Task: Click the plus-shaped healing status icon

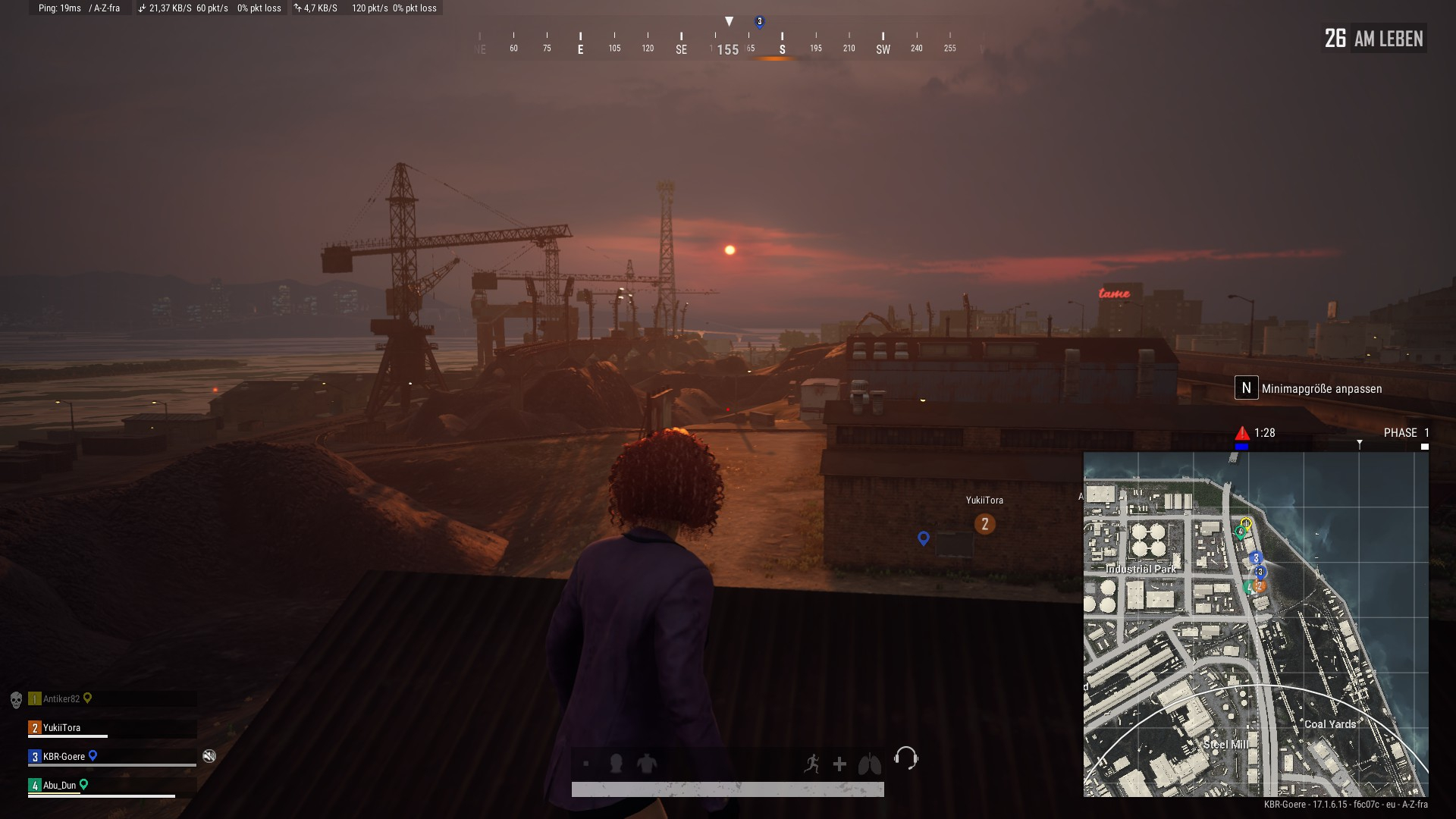Action: [x=839, y=764]
